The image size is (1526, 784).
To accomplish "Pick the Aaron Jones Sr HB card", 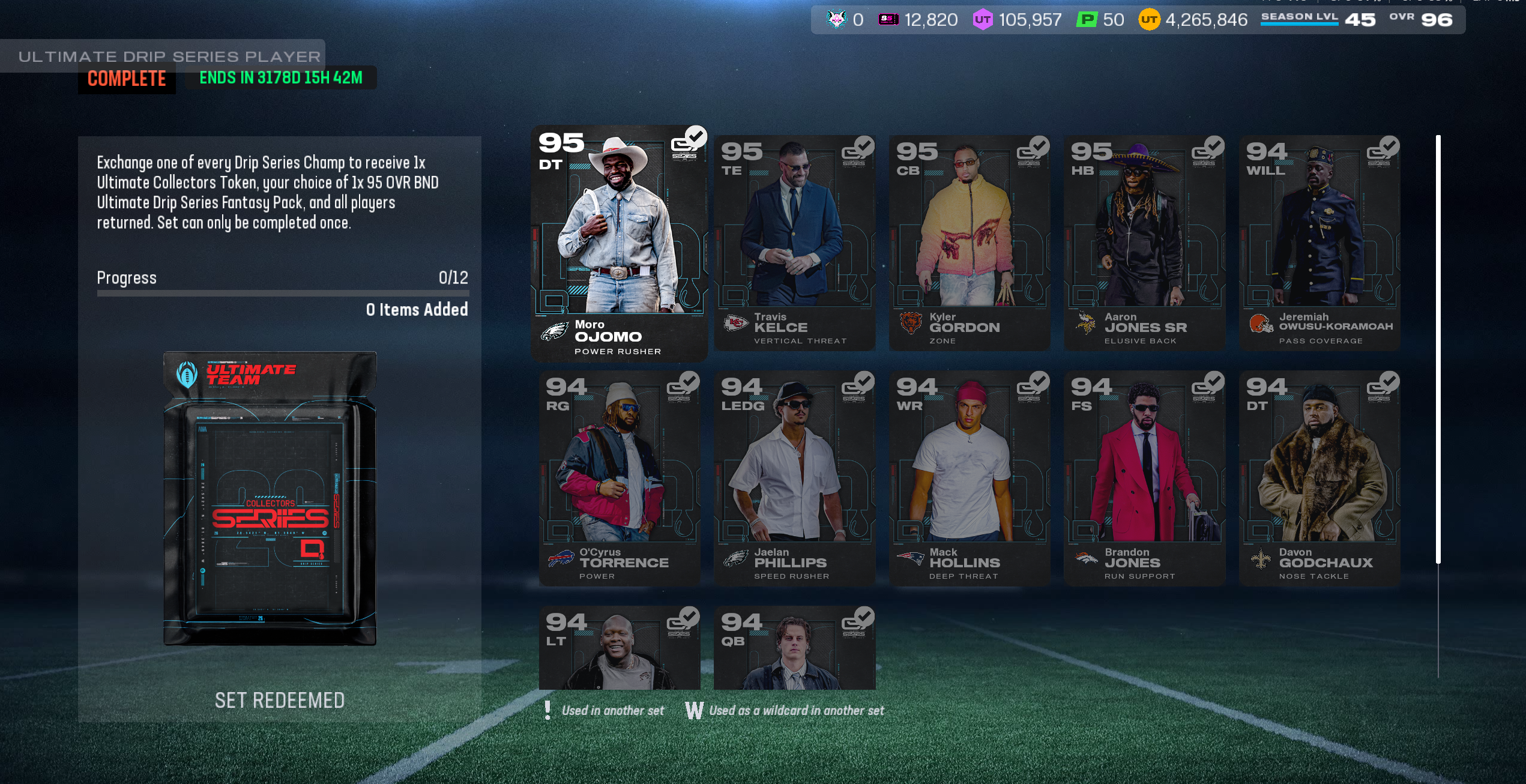I will (1144, 243).
